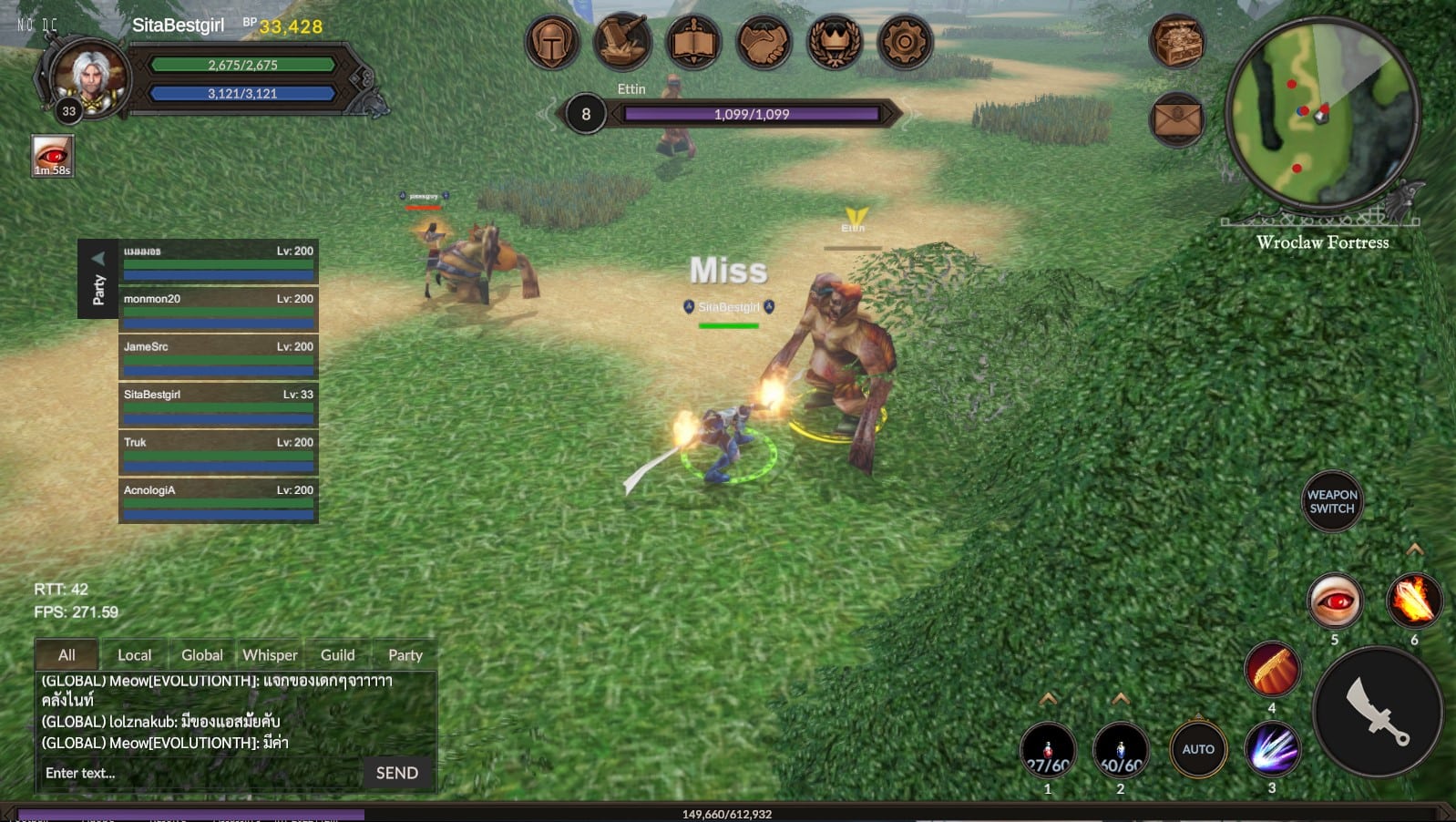Activate the red eye skill
Screen dimensions: 1456x822
pos(1335,601)
